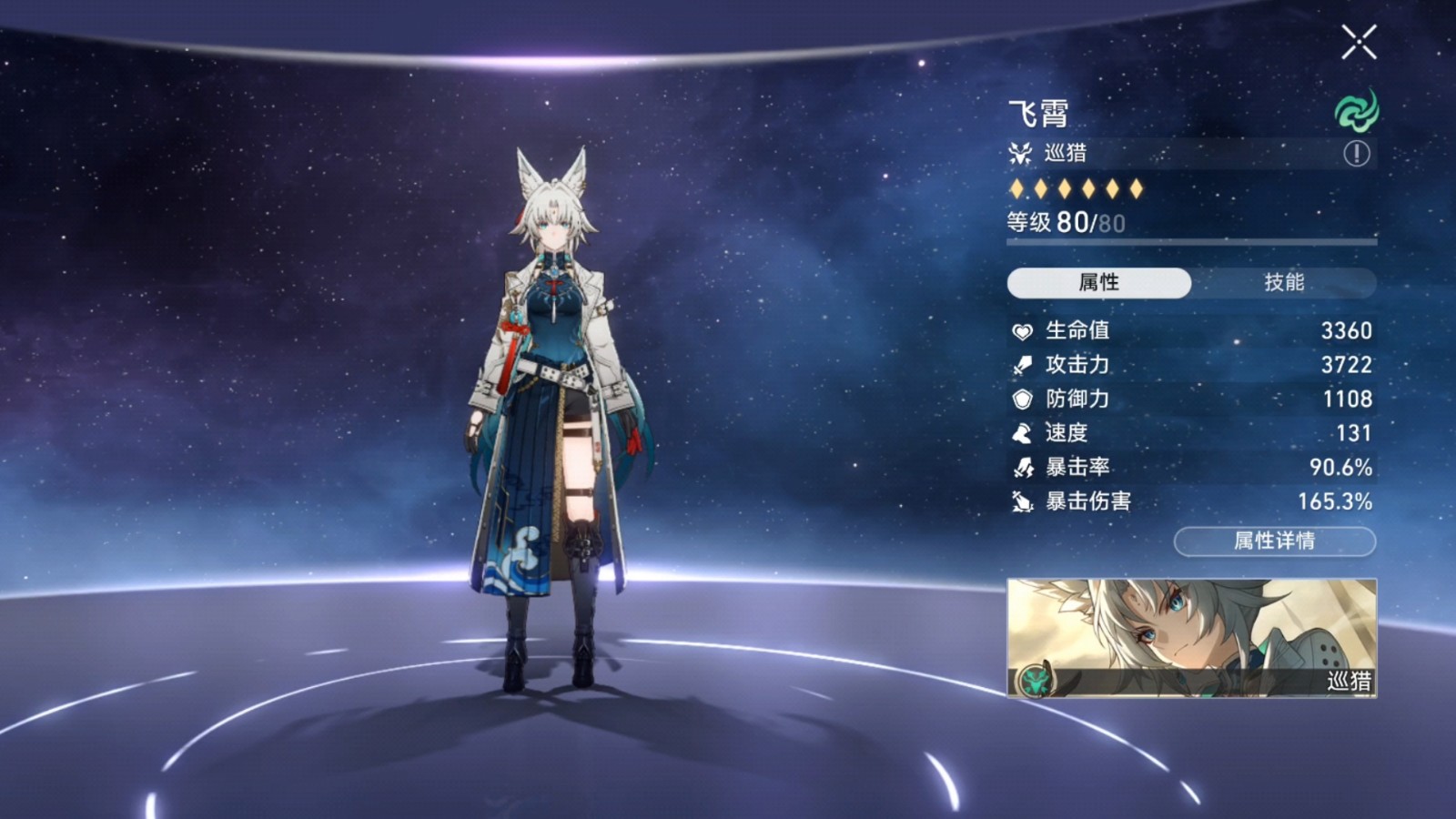Screen dimensions: 1456x819
Task: Click the sword icon beside 攻击力
Action: [1021, 365]
